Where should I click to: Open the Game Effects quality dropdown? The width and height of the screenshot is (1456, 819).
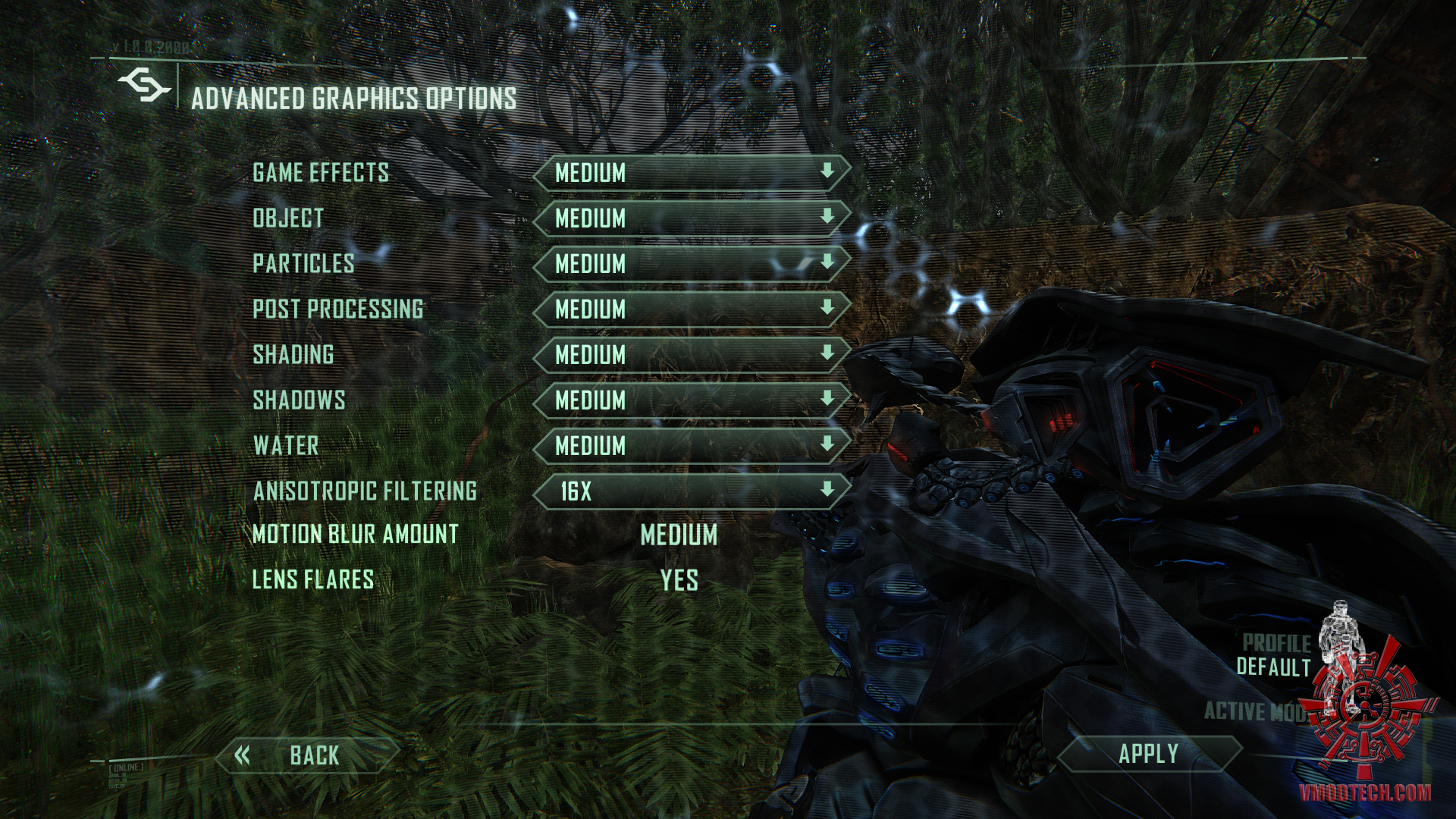tap(692, 173)
